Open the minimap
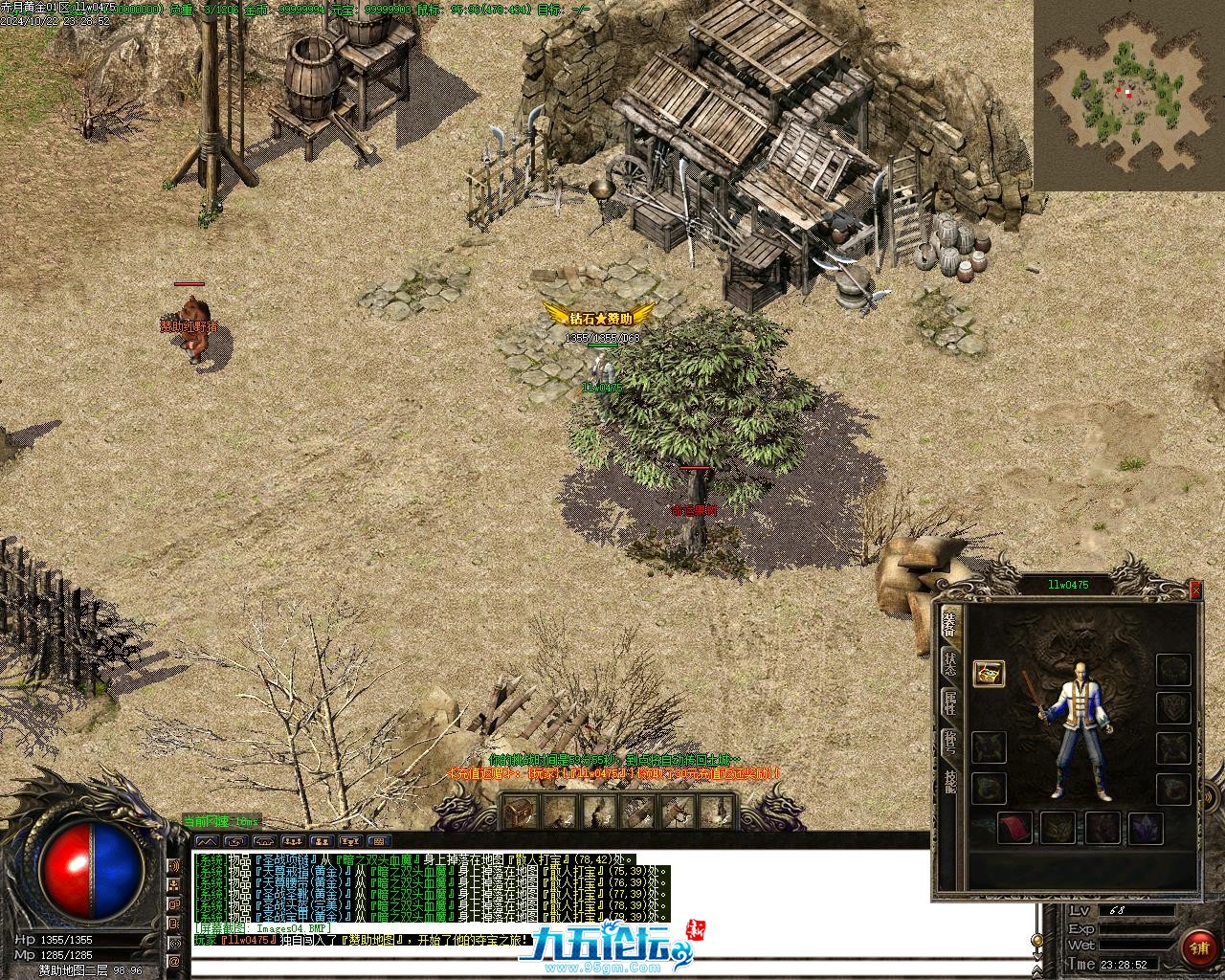 coord(1127,94)
